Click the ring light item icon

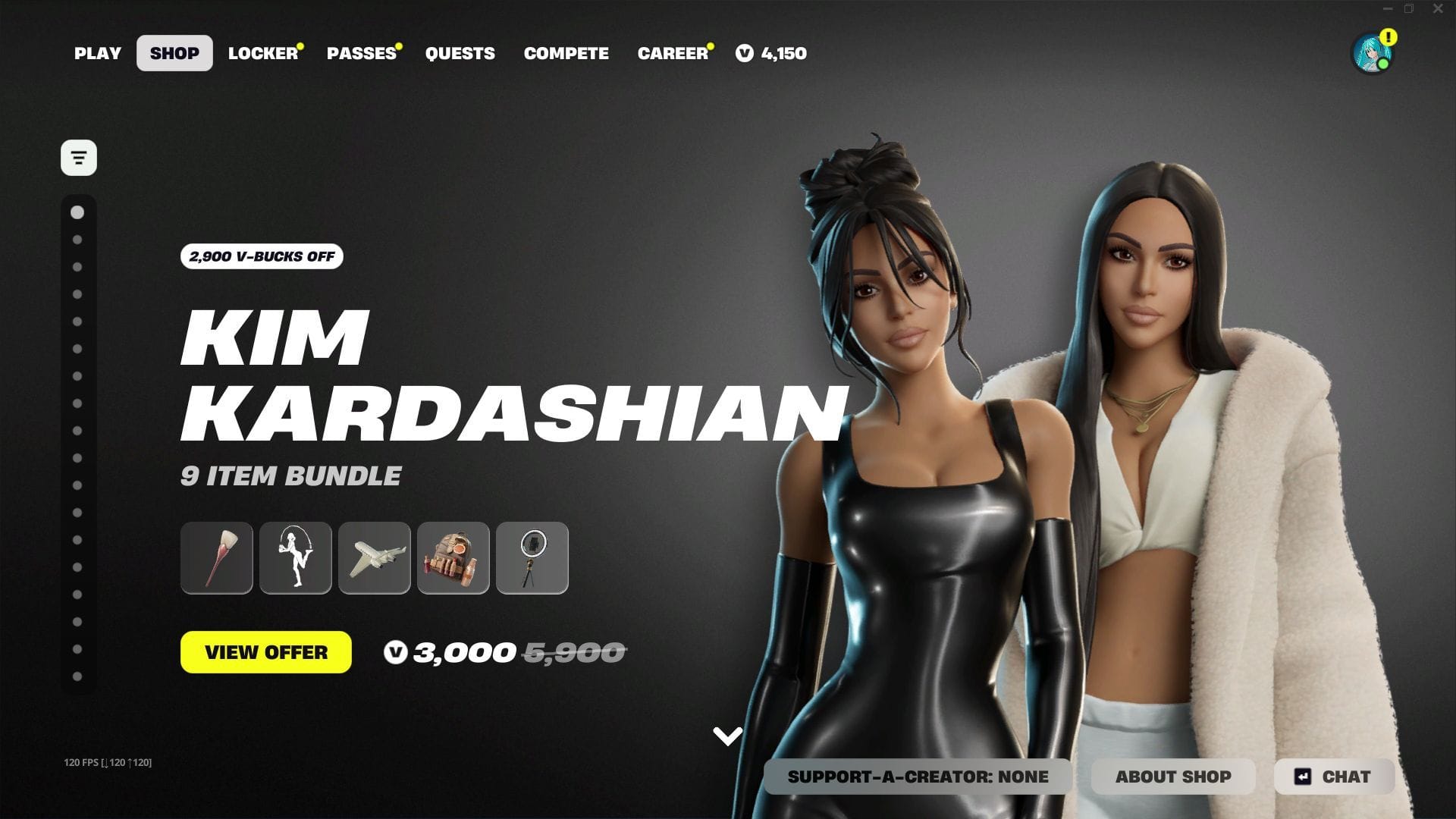pos(532,558)
